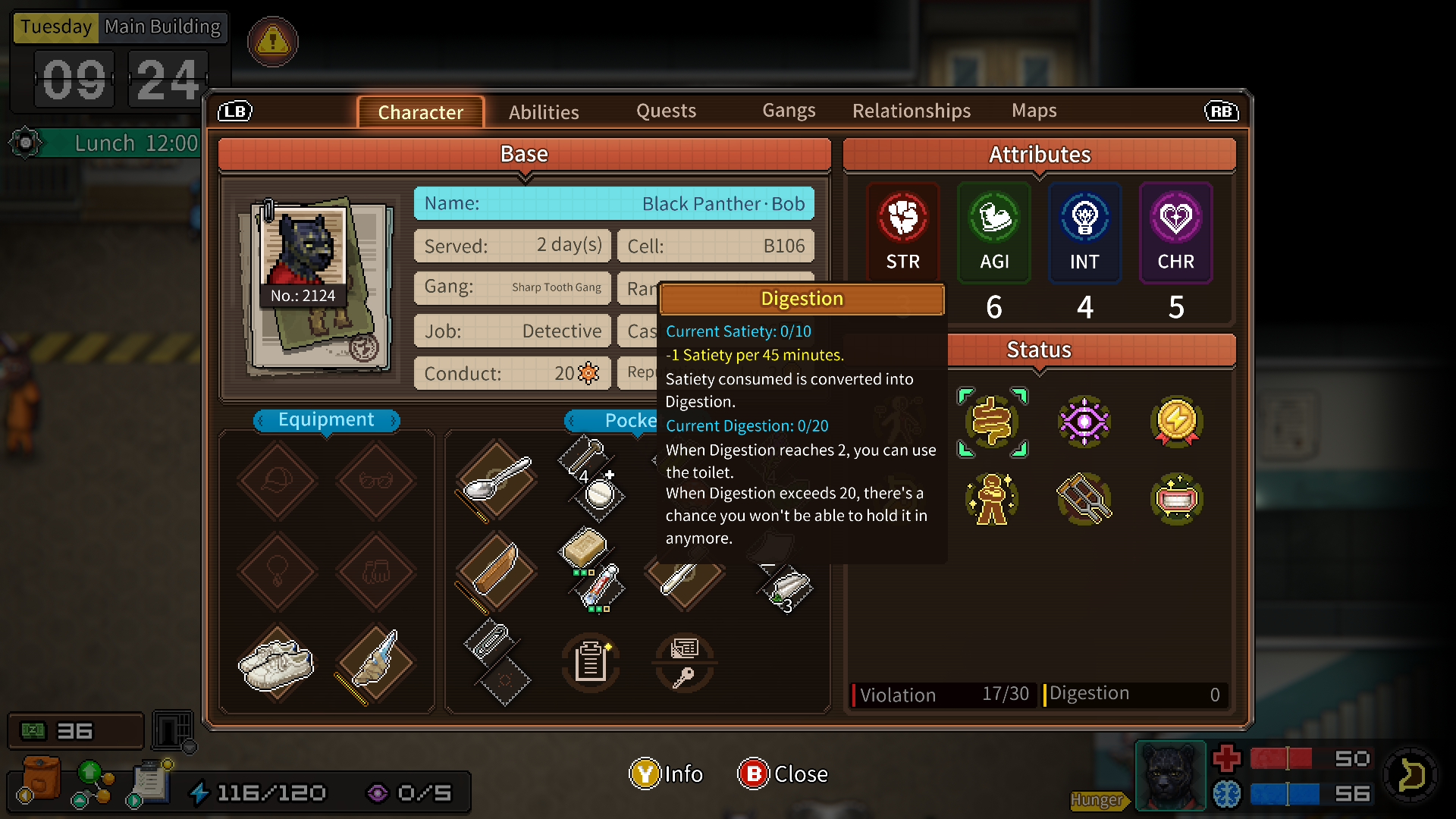Click the purple eye status icon
Viewport: 1456px width, 819px height.
(1084, 422)
